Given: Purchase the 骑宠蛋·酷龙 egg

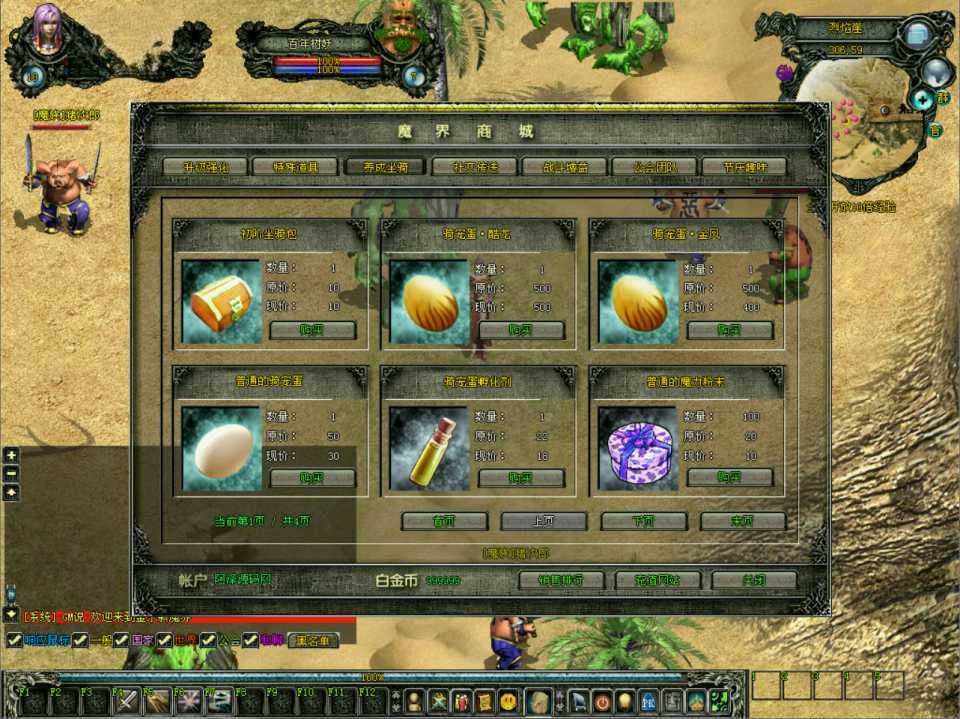Looking at the screenshot, I should pyautogui.click(x=521, y=330).
